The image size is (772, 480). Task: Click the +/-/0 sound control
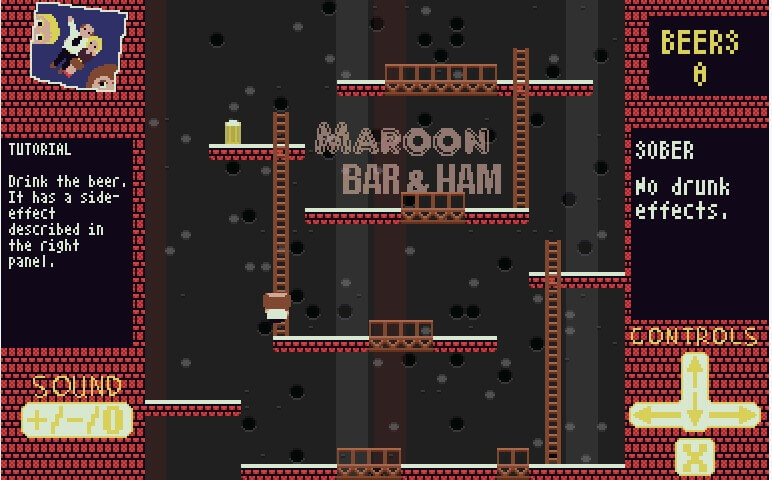pyautogui.click(x=77, y=420)
